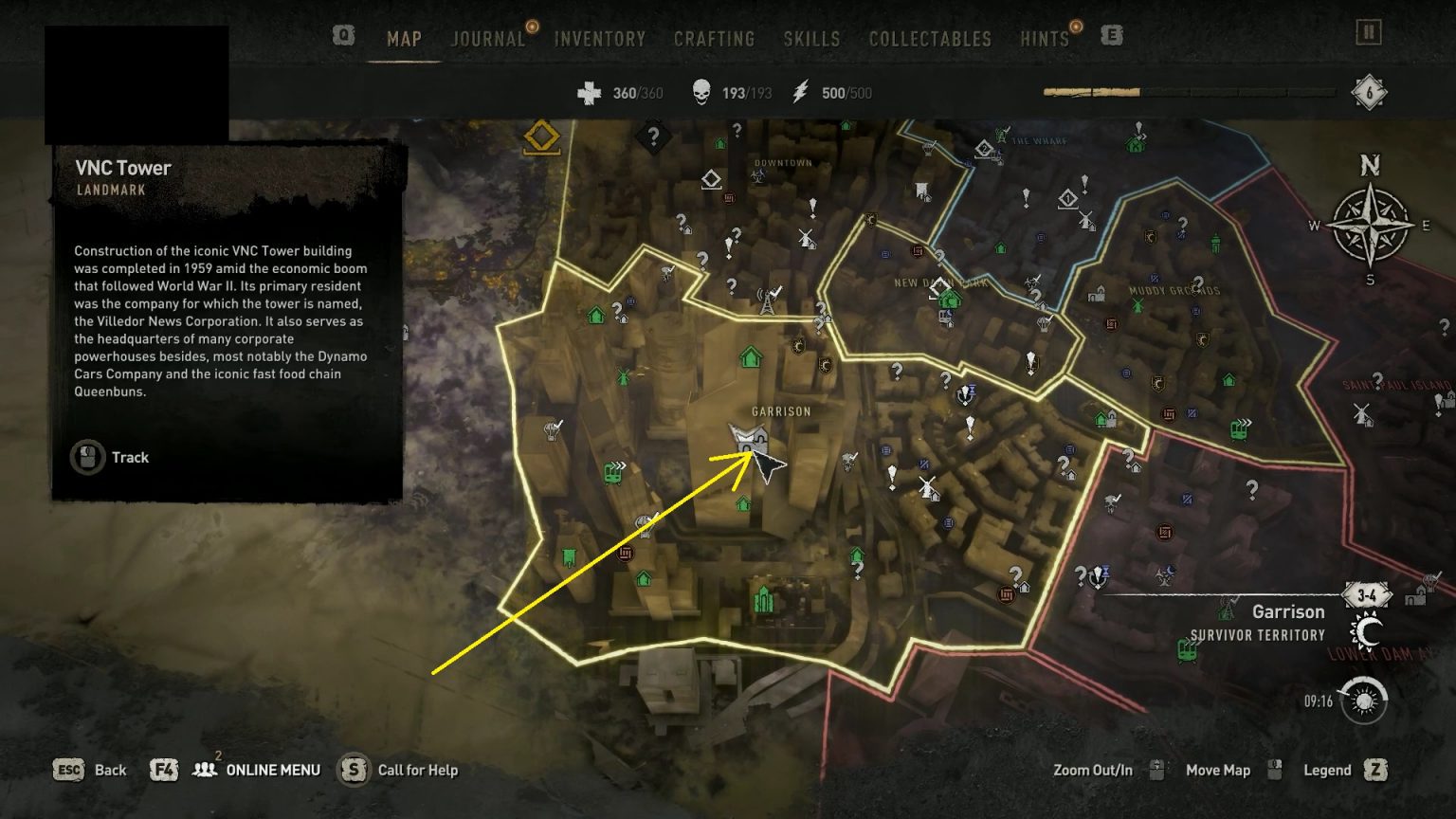The image size is (1456, 819).
Task: Select the biohazard dark zone icon in Downtown
Action: tap(758, 177)
